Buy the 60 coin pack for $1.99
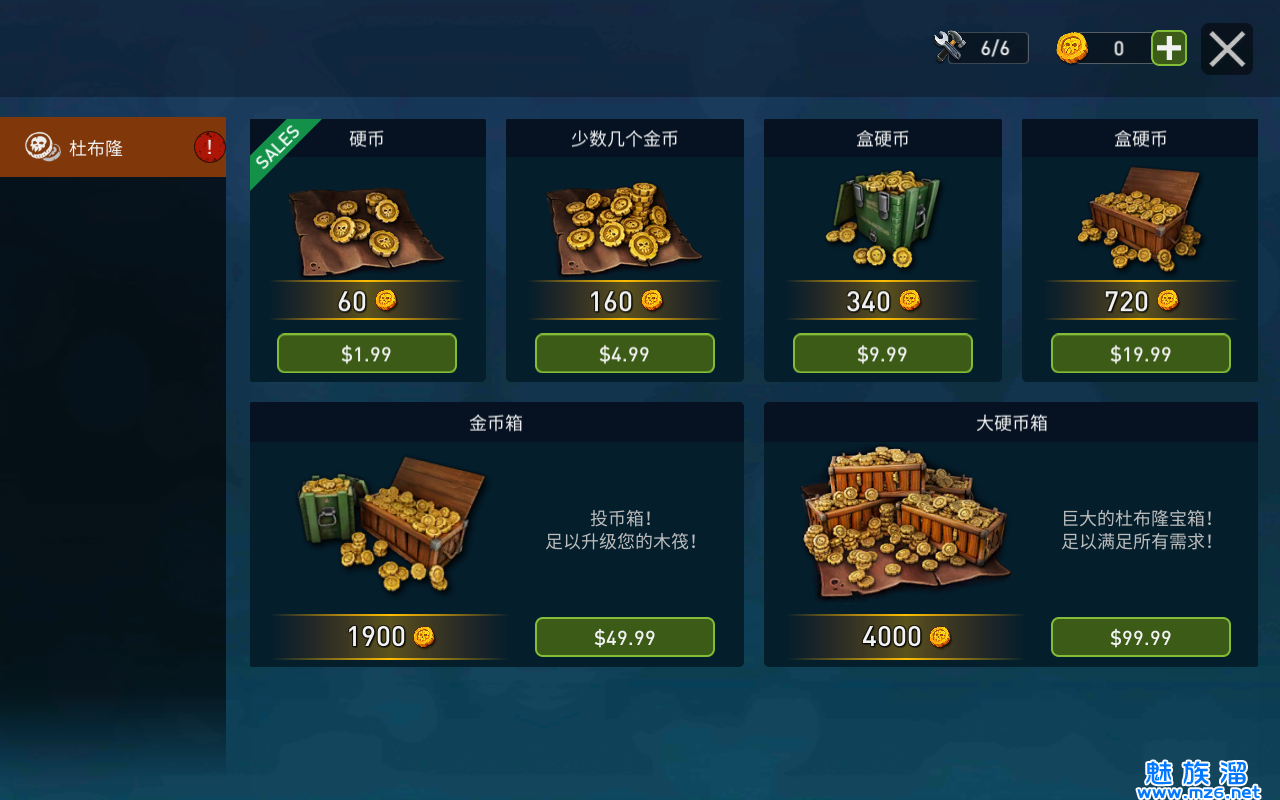The image size is (1280, 800). coord(367,354)
